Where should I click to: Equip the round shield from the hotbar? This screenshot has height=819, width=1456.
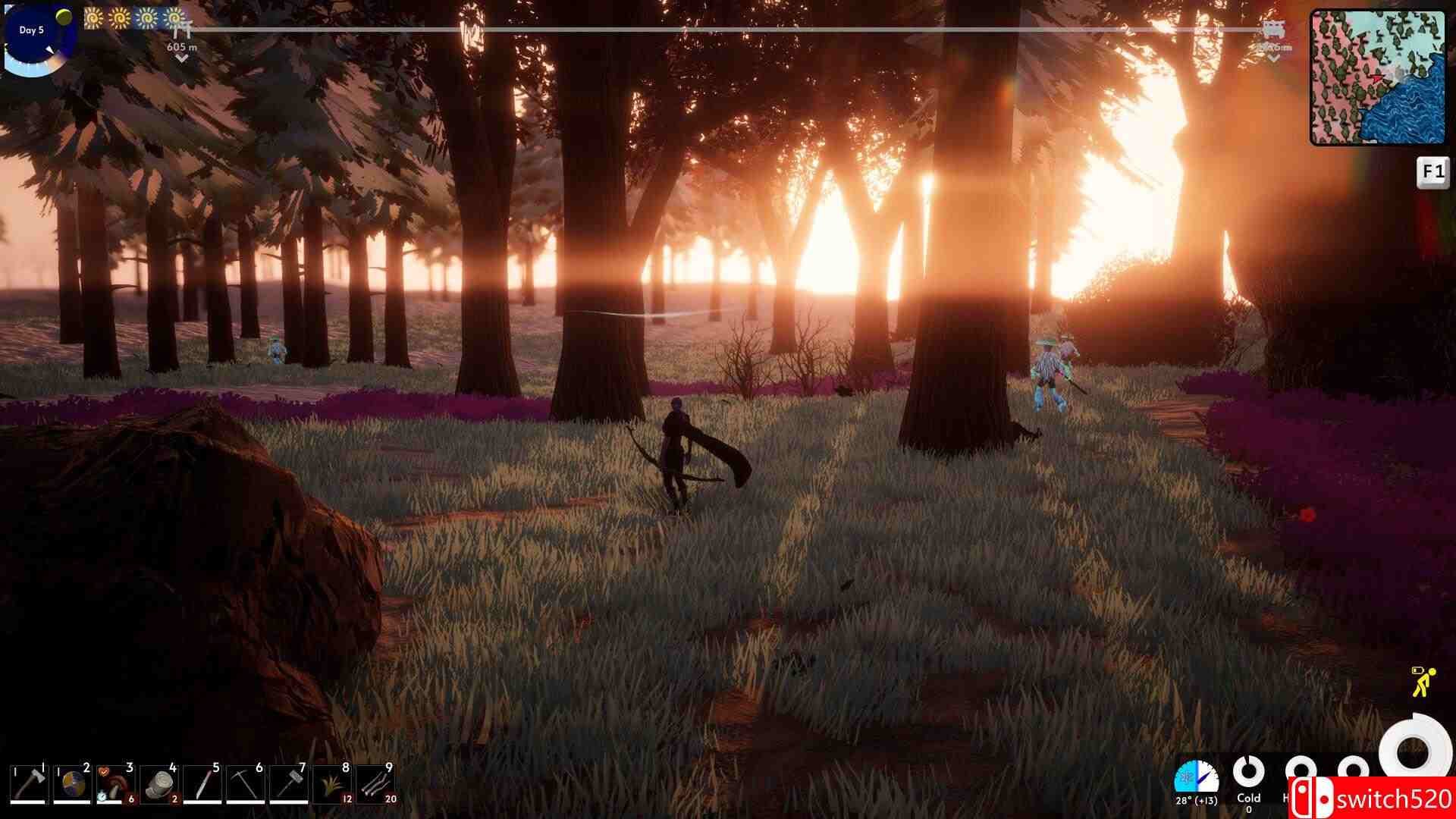73,783
